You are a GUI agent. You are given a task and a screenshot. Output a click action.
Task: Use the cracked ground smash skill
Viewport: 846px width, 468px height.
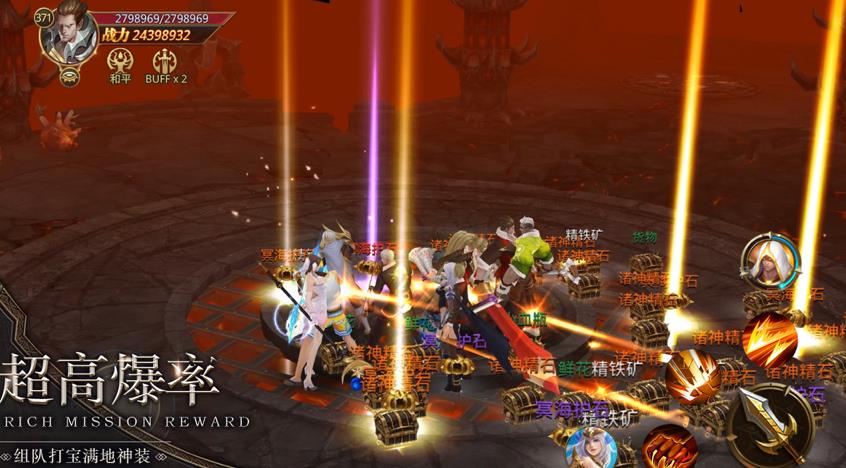[694, 377]
